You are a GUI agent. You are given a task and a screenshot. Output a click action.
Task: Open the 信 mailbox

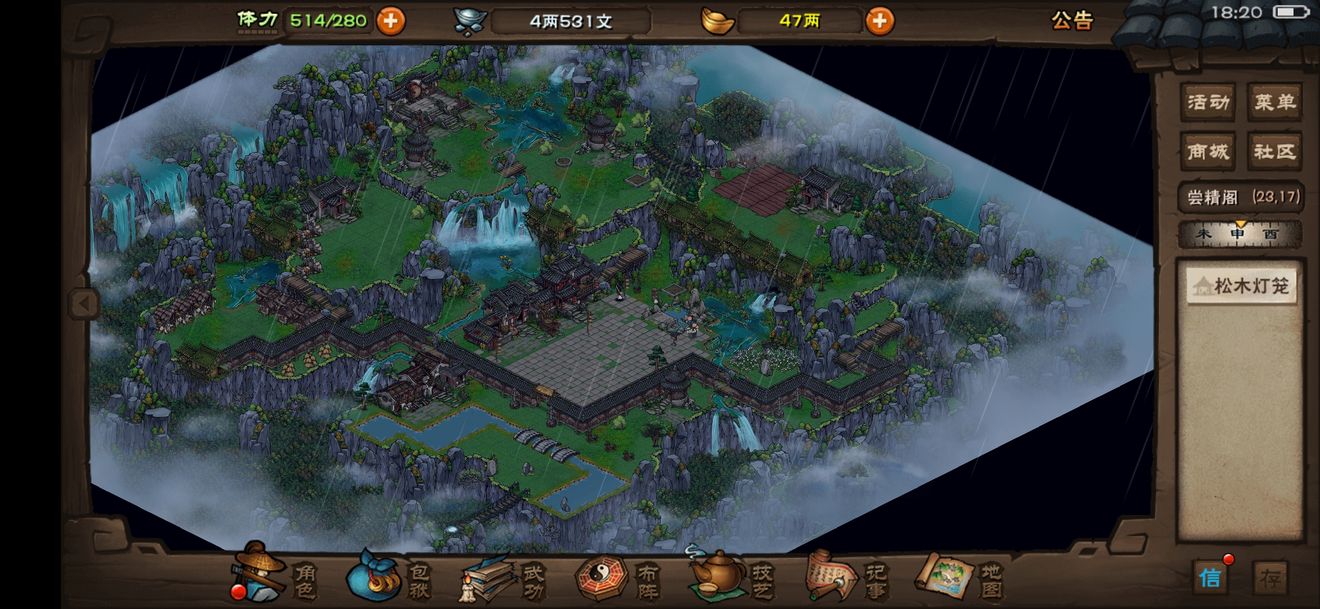(1210, 577)
